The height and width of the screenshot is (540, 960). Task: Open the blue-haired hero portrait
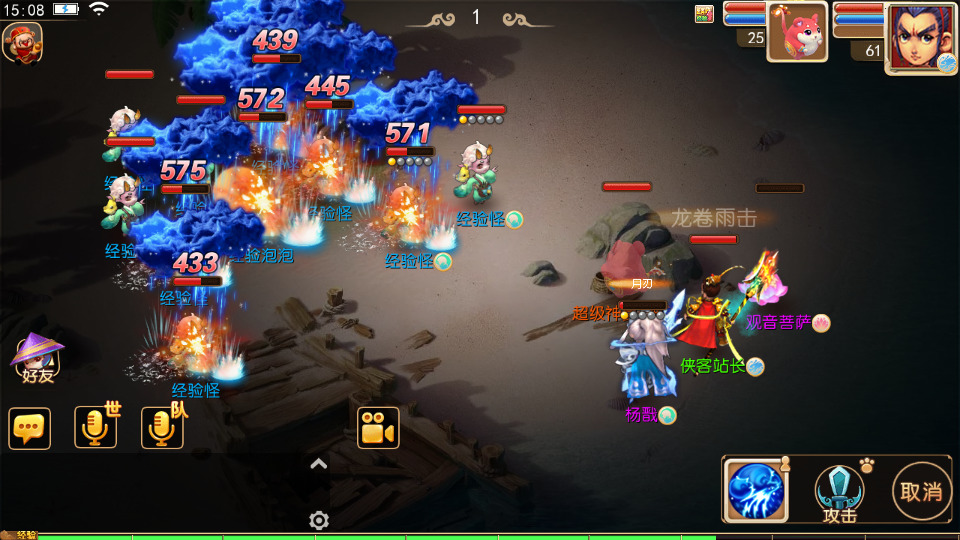[x=921, y=36]
